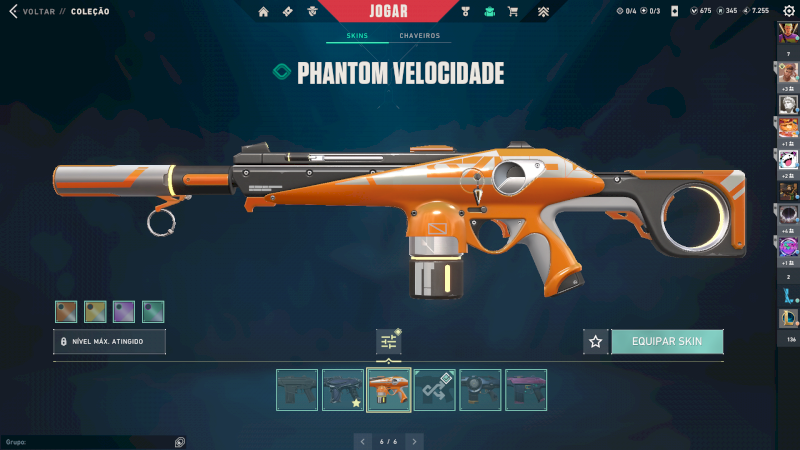Open the battle pass ticket icon
This screenshot has width=800, height=450.
(289, 12)
